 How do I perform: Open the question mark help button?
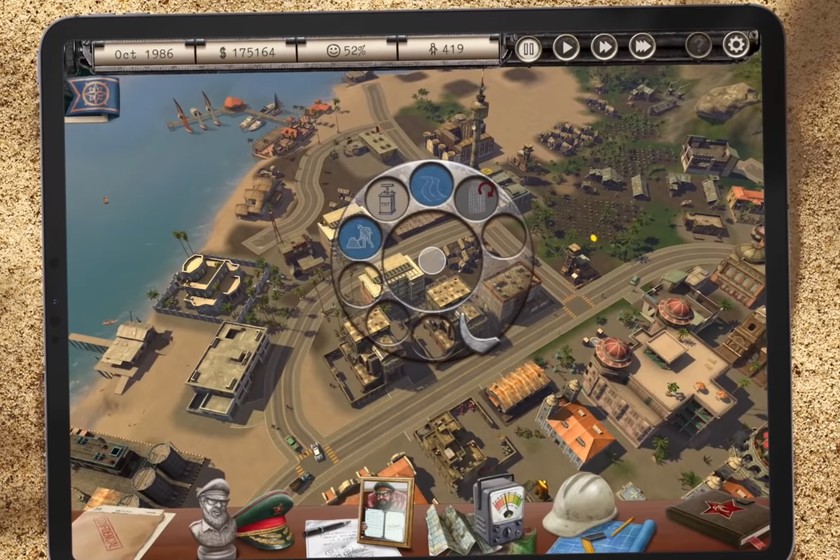pos(698,46)
